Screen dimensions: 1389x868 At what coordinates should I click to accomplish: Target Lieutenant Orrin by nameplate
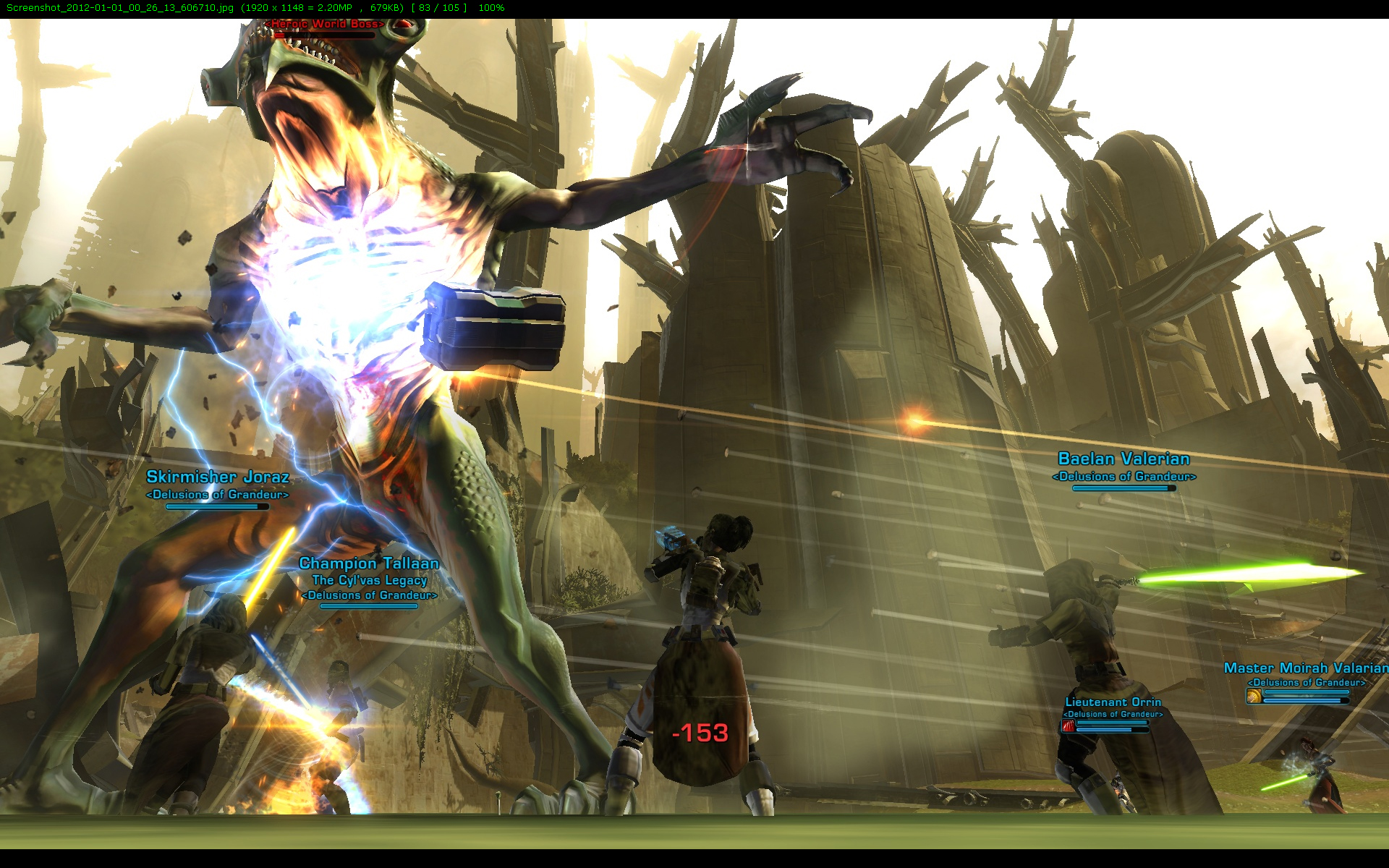1113,702
